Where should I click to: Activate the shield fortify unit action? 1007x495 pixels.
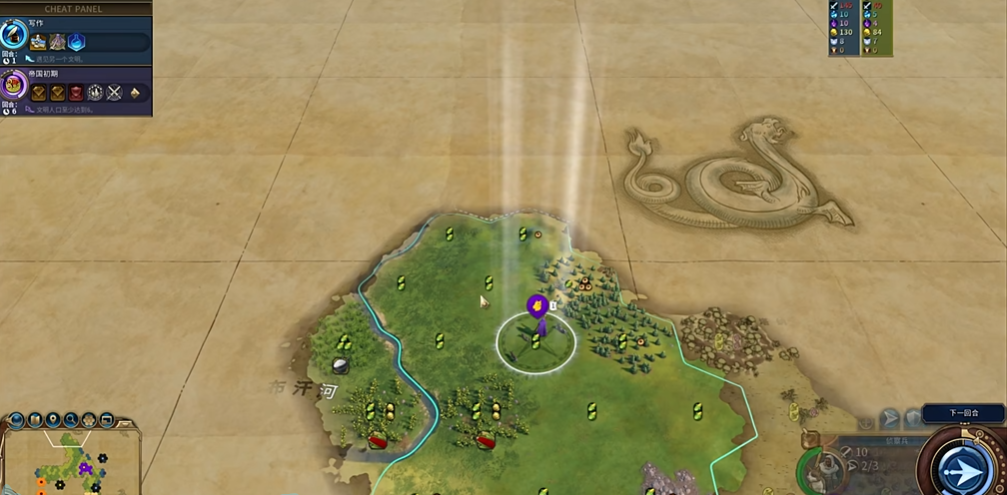coord(912,418)
